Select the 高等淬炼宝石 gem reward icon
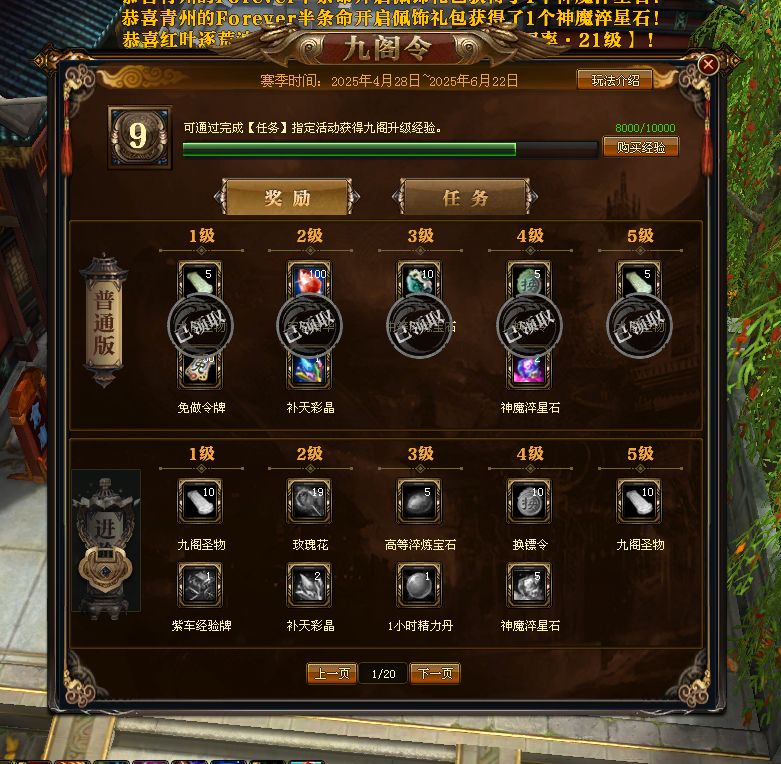The height and width of the screenshot is (764, 781). coord(419,501)
